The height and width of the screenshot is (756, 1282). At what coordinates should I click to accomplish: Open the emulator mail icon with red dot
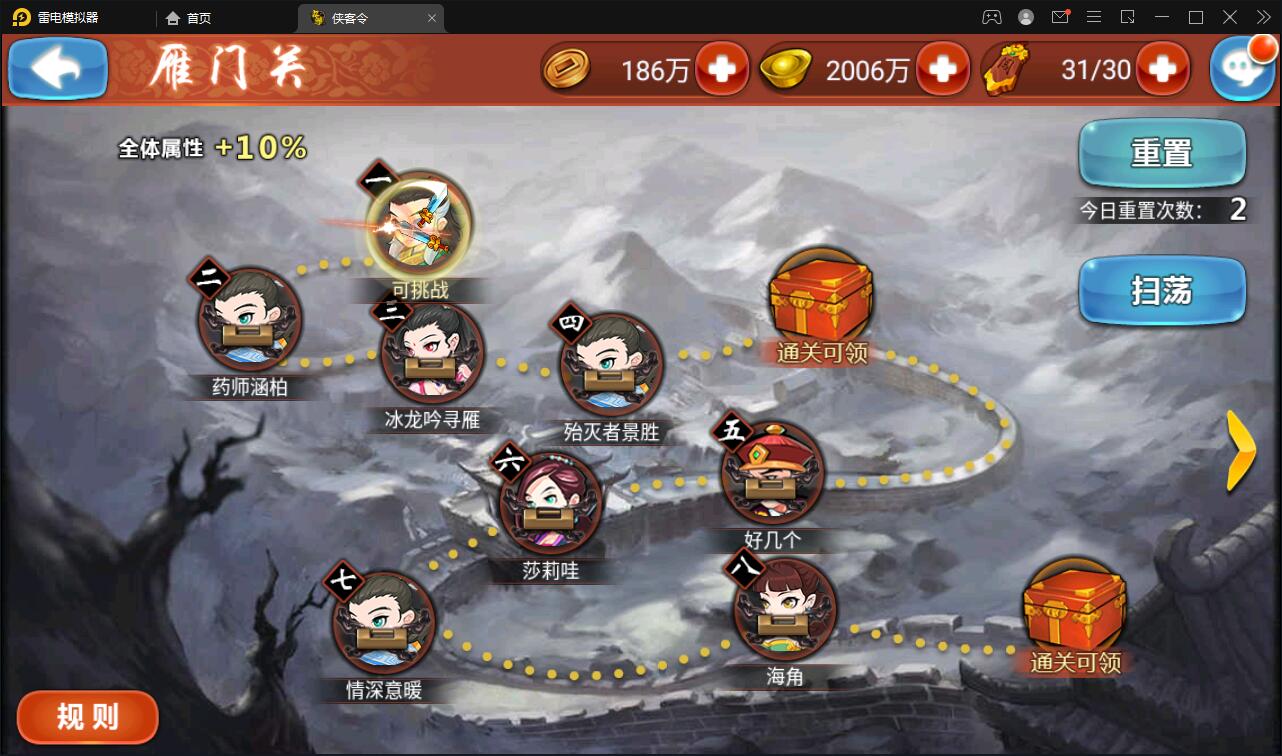[1060, 17]
